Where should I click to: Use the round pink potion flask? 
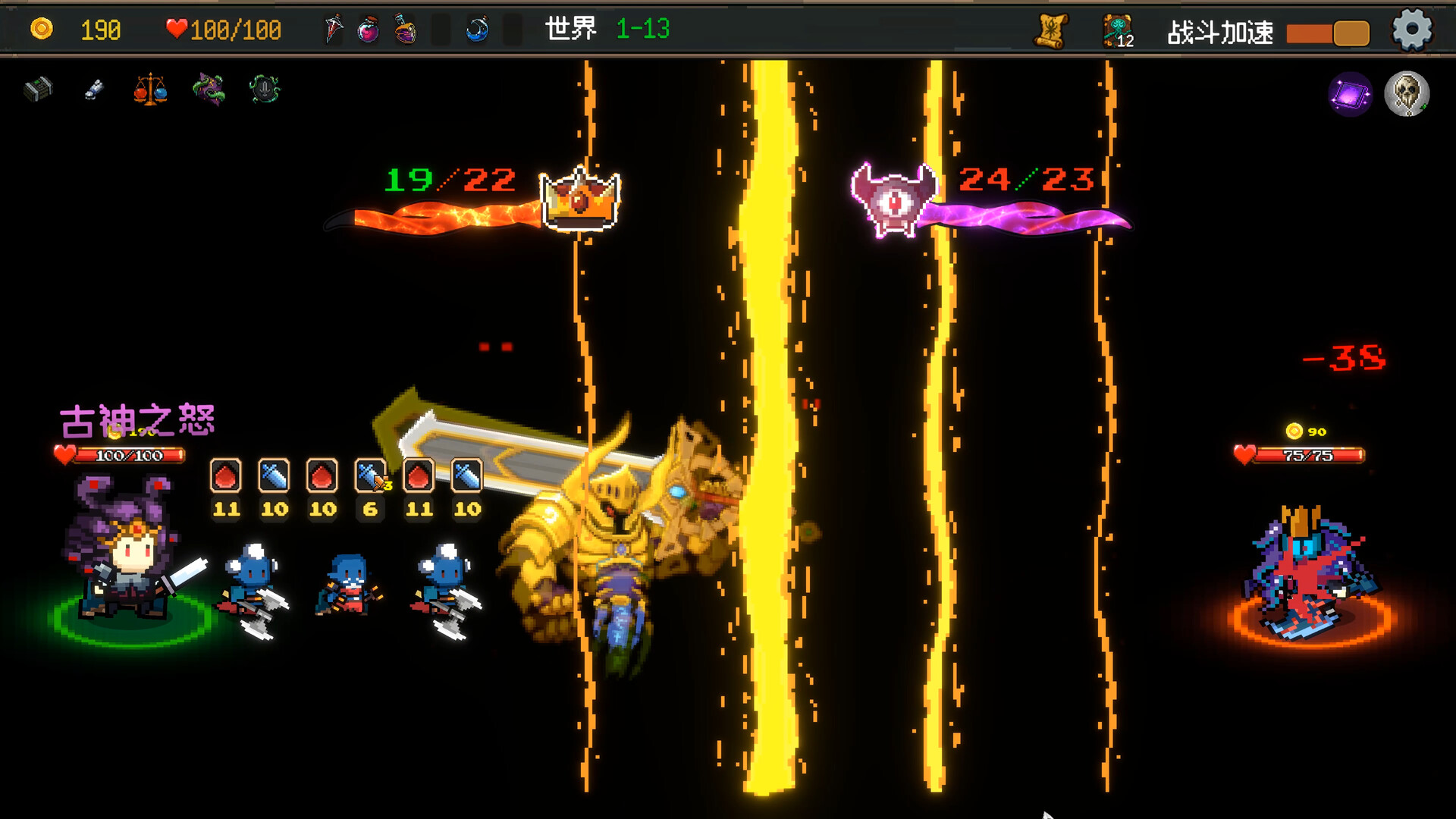click(x=368, y=30)
